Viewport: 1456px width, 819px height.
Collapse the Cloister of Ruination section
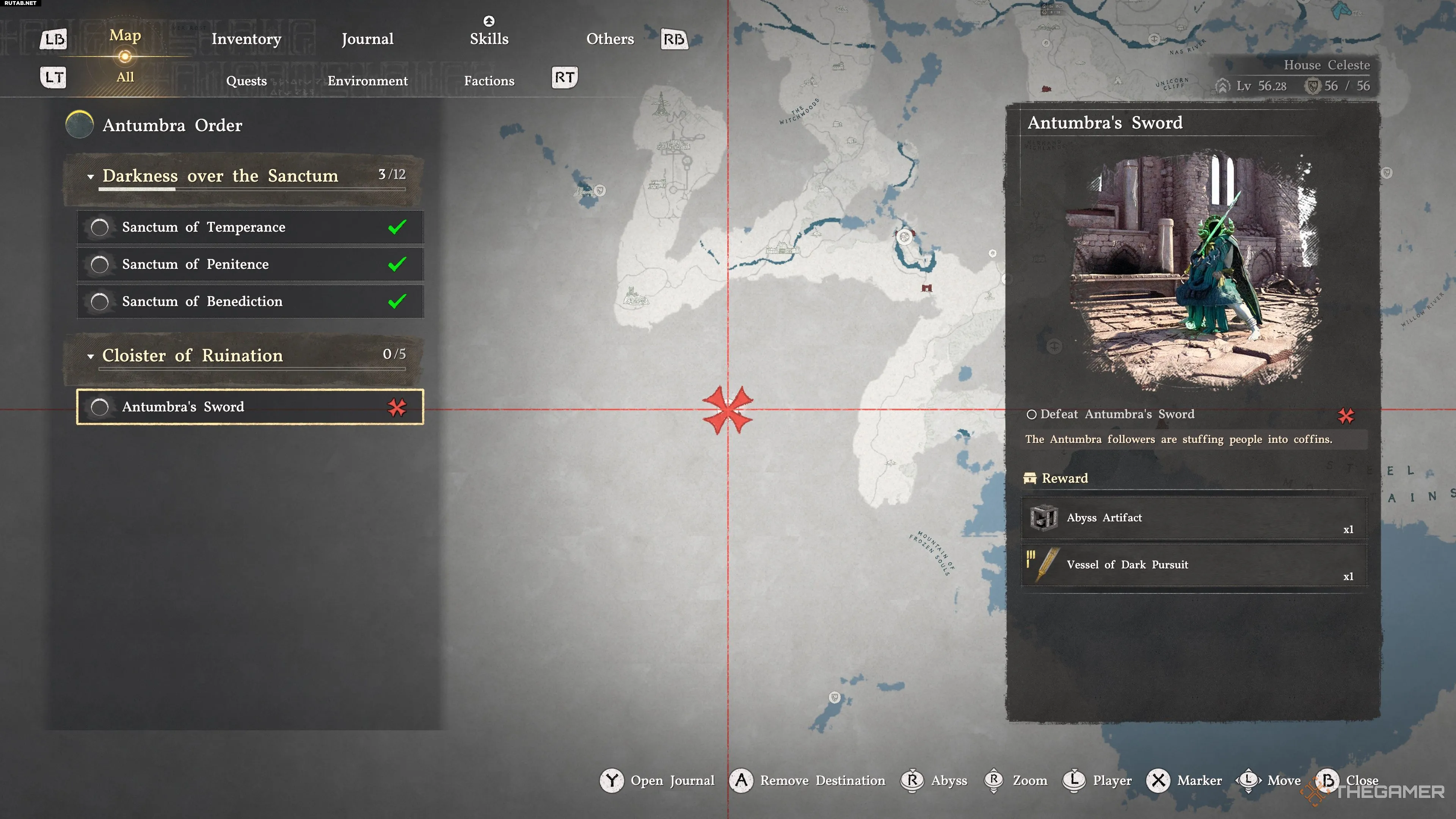point(91,357)
